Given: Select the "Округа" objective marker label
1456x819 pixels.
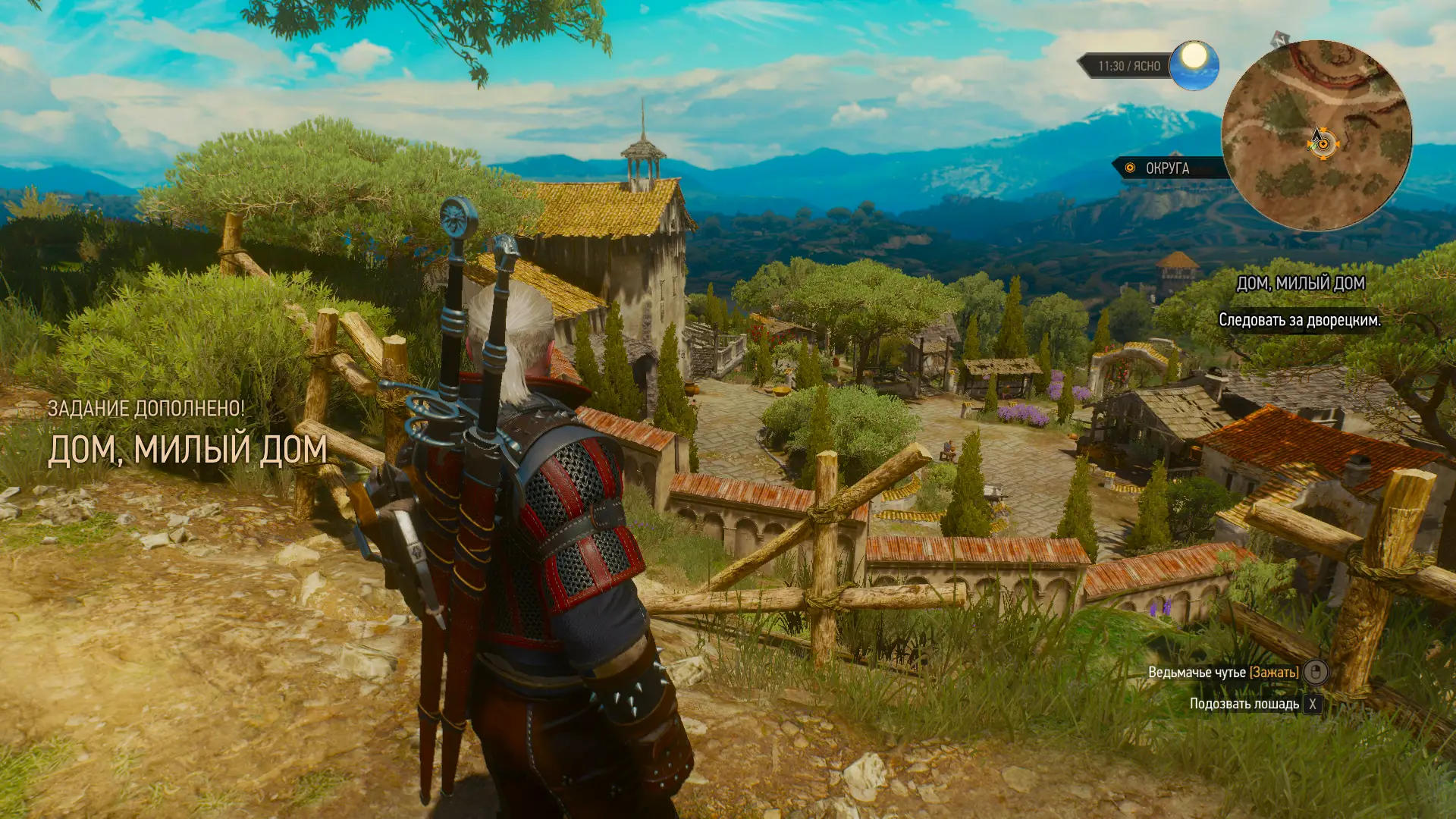Looking at the screenshot, I should (1166, 168).
